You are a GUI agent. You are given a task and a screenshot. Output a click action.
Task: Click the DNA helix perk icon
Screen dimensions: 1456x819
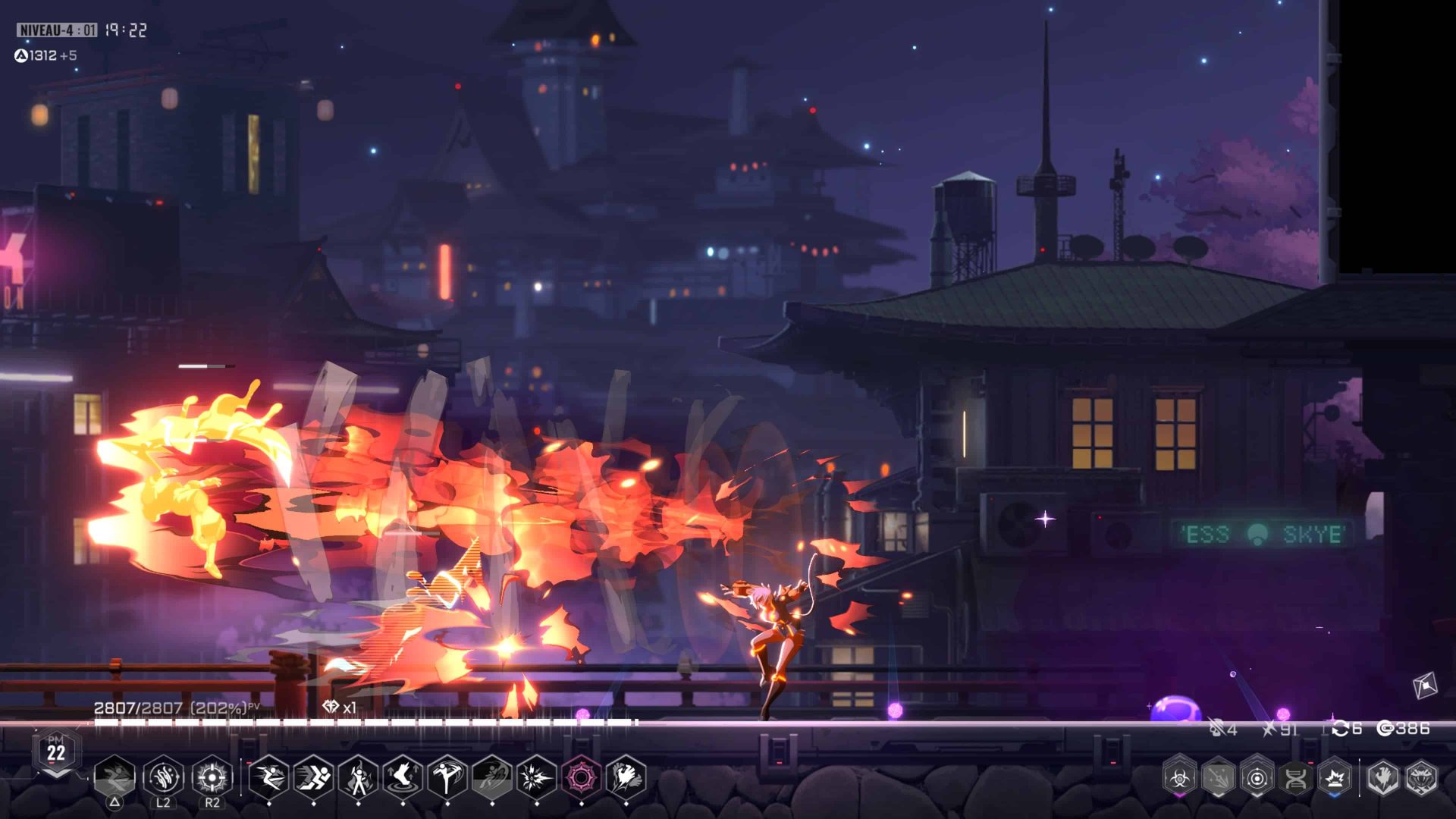(x=1295, y=777)
